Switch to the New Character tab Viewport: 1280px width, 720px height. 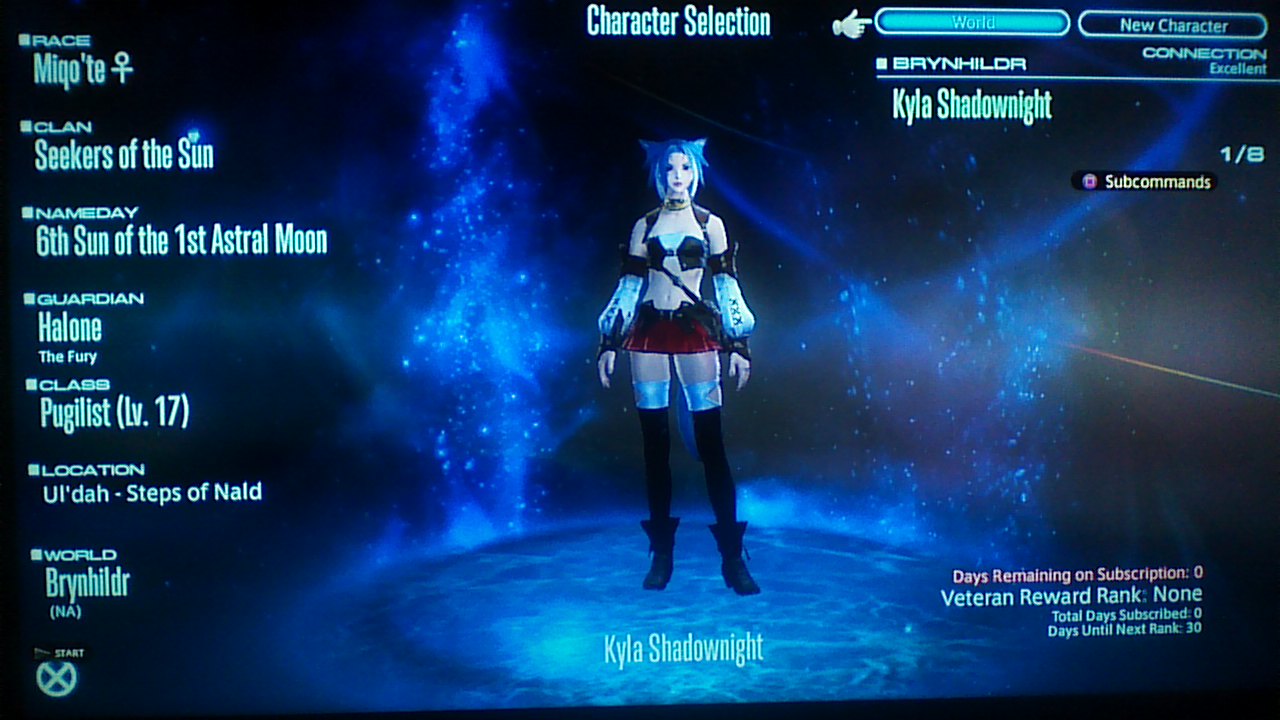click(1170, 24)
